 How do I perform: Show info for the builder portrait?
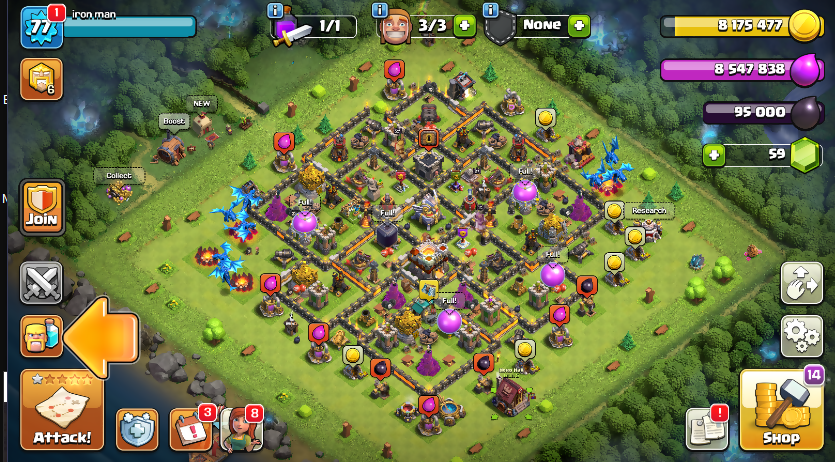(380, 10)
